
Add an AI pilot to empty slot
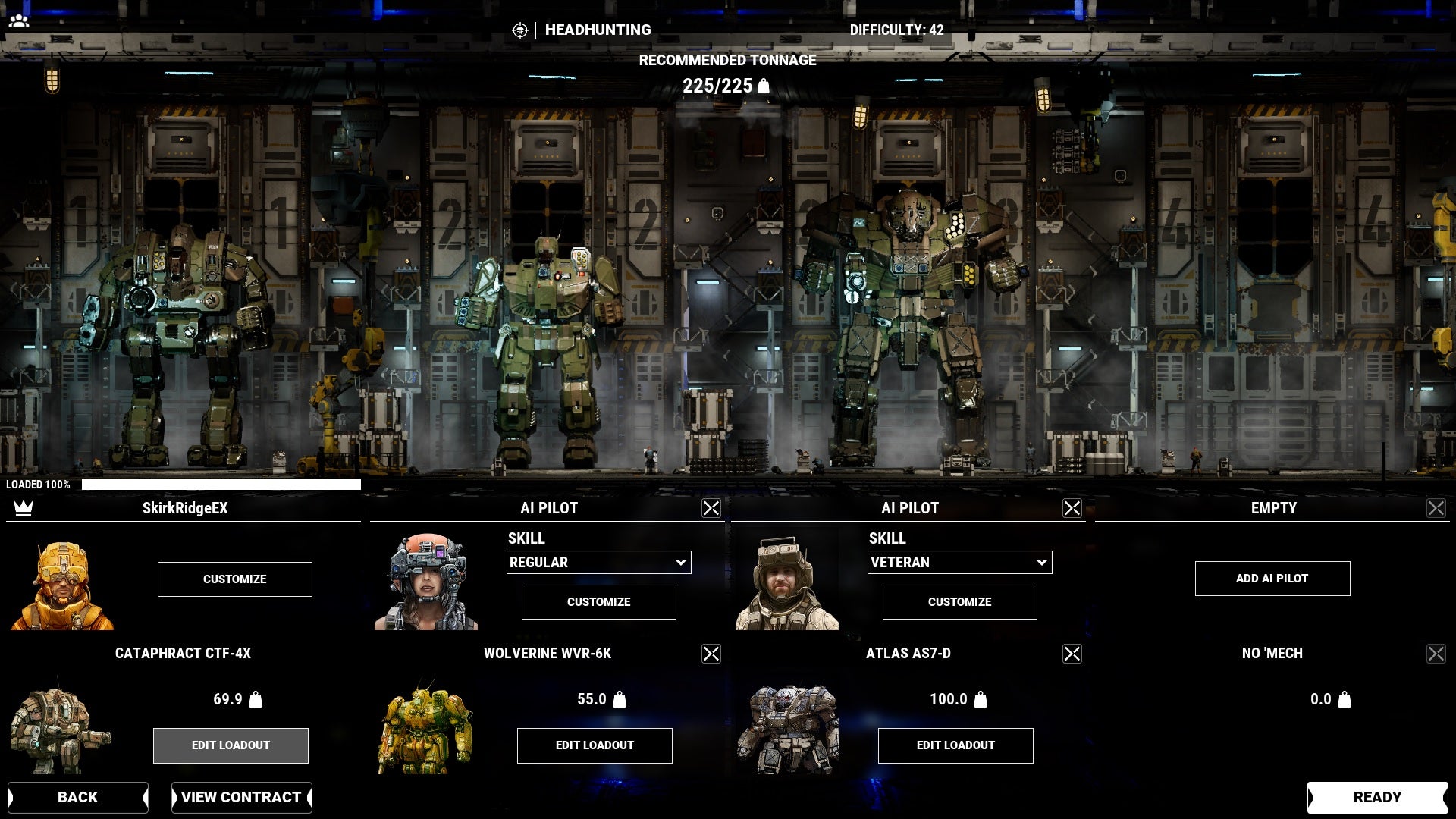(1272, 579)
